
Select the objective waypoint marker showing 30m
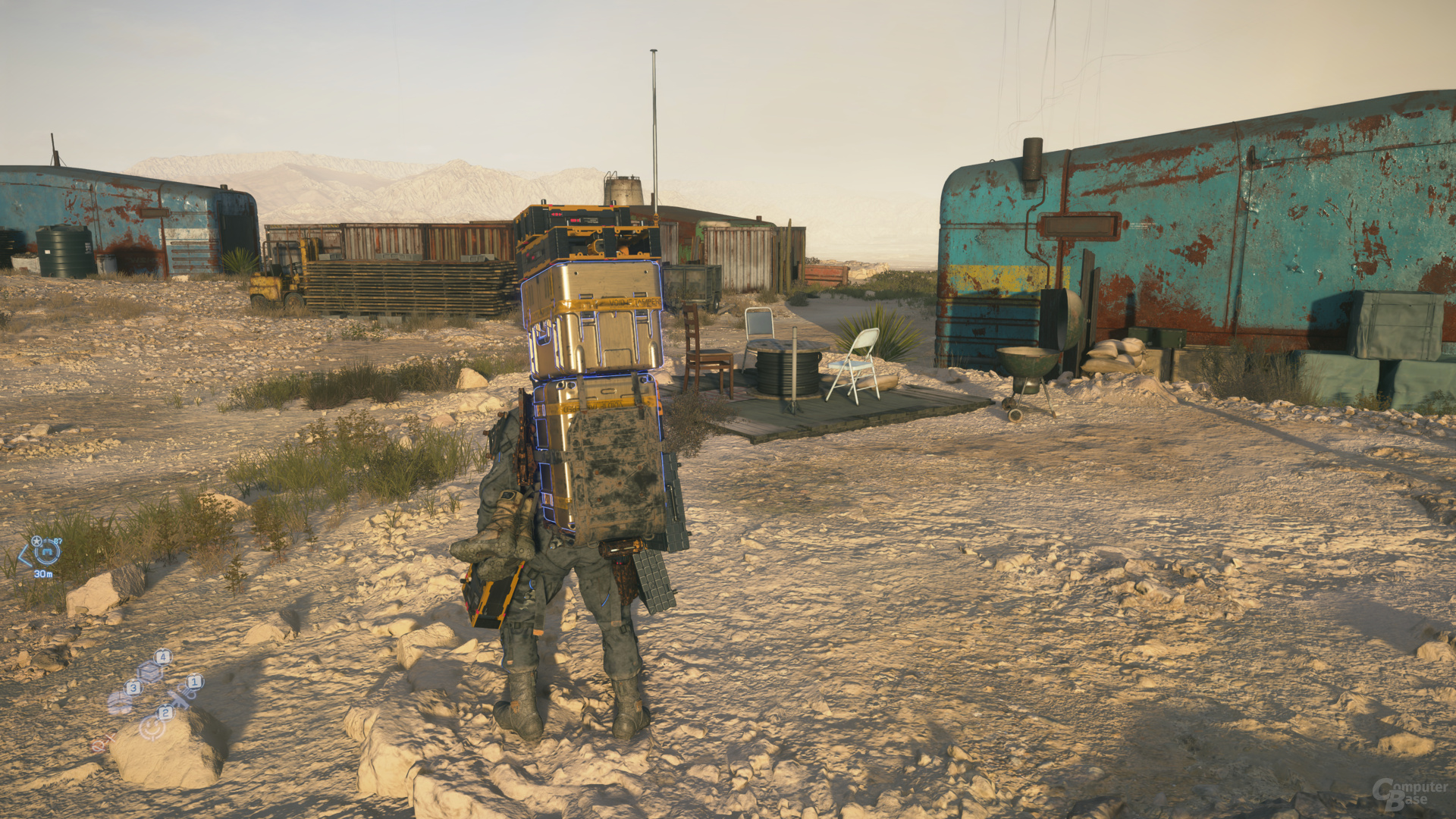(46, 552)
